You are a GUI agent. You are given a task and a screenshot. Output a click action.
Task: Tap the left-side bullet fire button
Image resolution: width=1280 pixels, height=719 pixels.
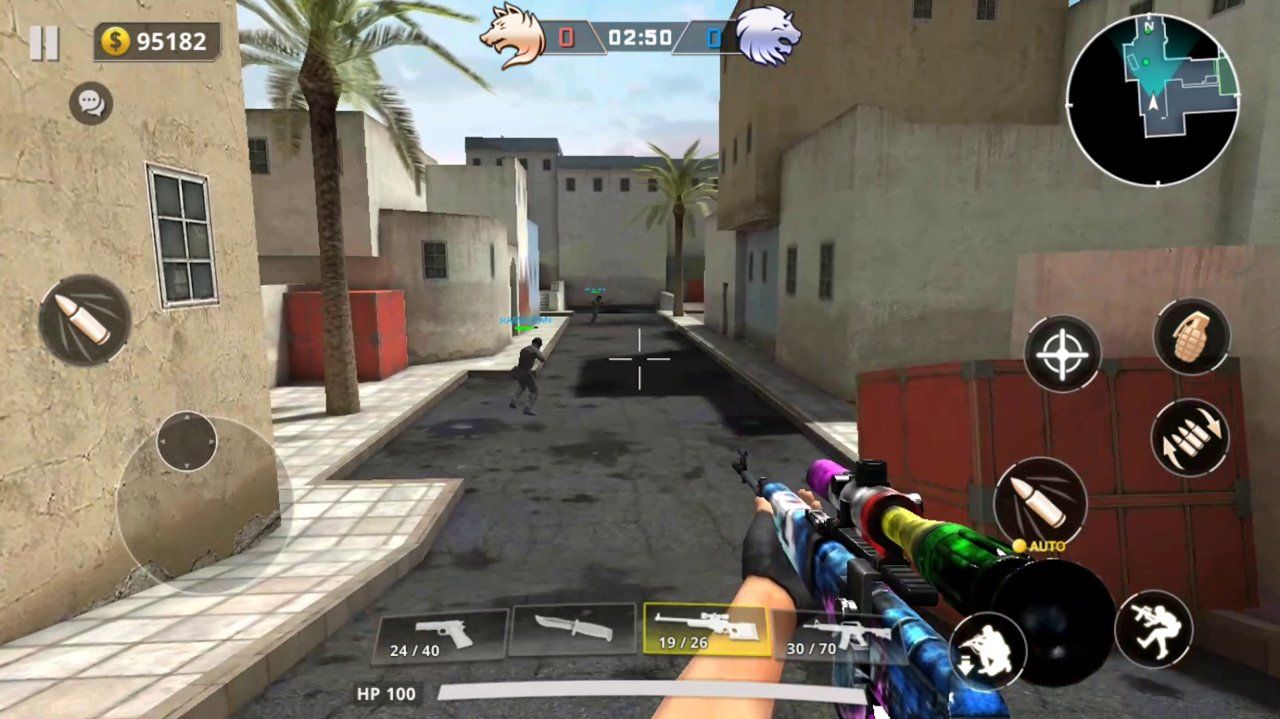[85, 320]
